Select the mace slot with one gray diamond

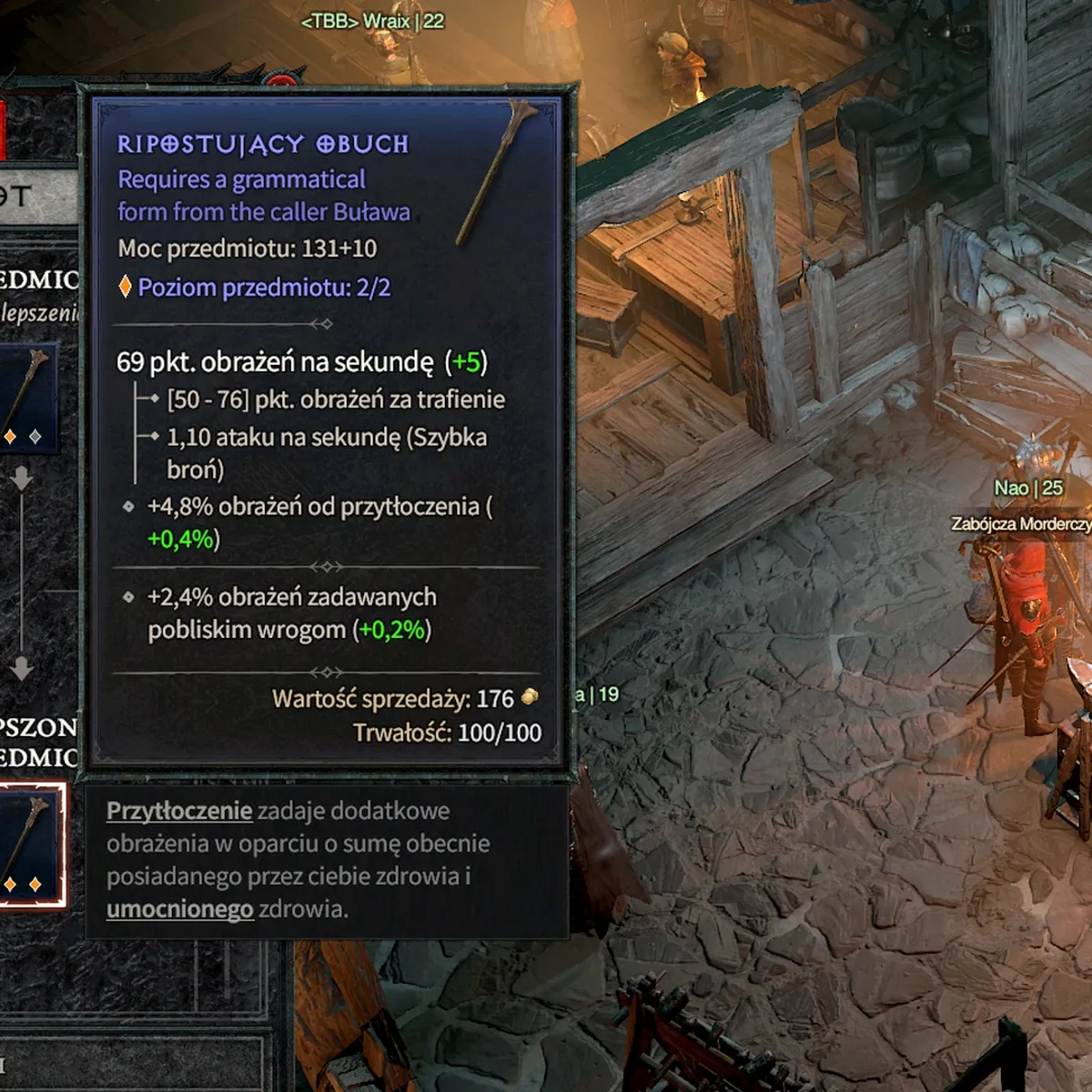(x=27, y=399)
